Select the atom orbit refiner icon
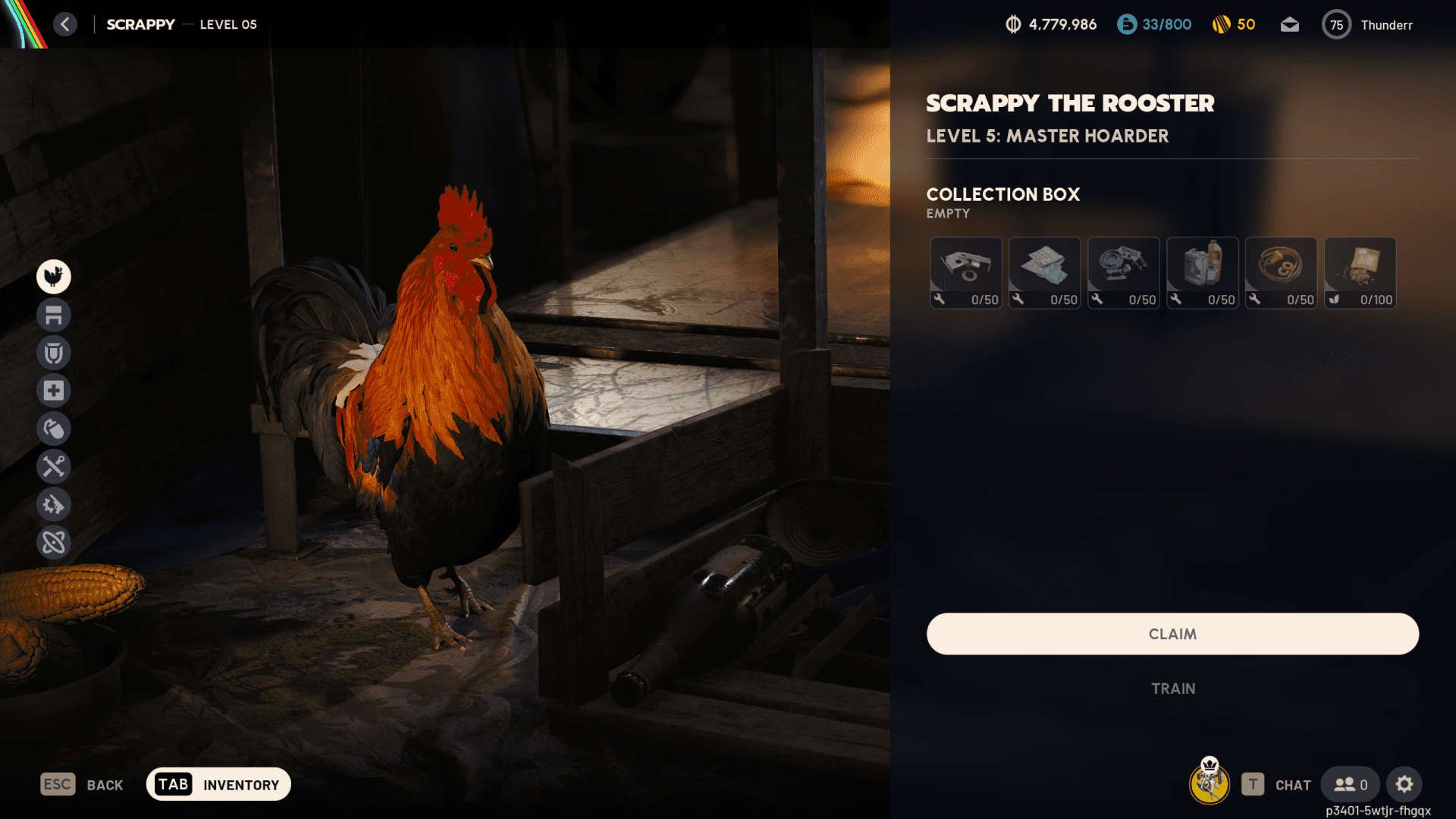The image size is (1456, 819). coord(54,542)
